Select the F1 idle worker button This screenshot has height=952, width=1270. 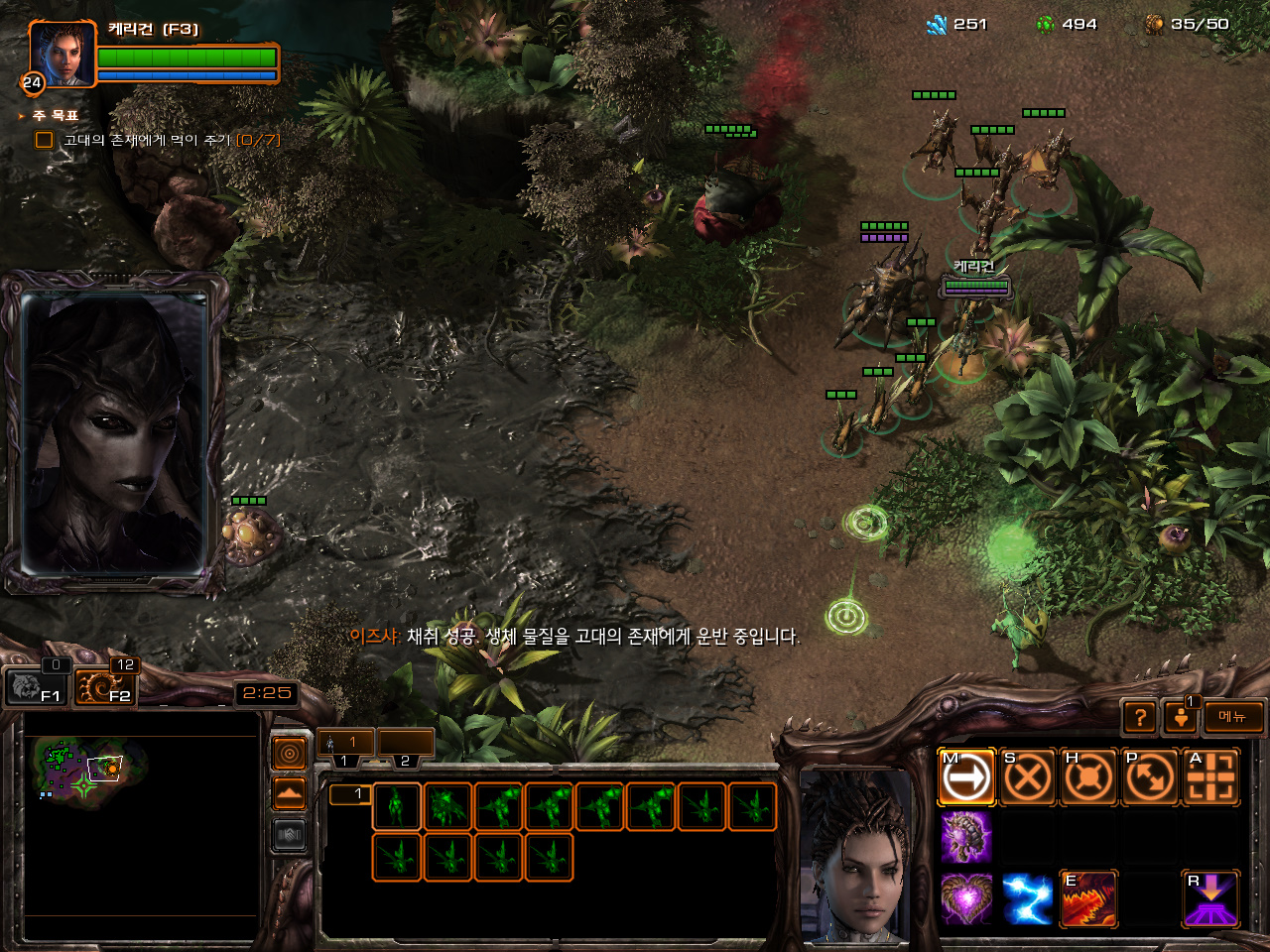[x=35, y=686]
